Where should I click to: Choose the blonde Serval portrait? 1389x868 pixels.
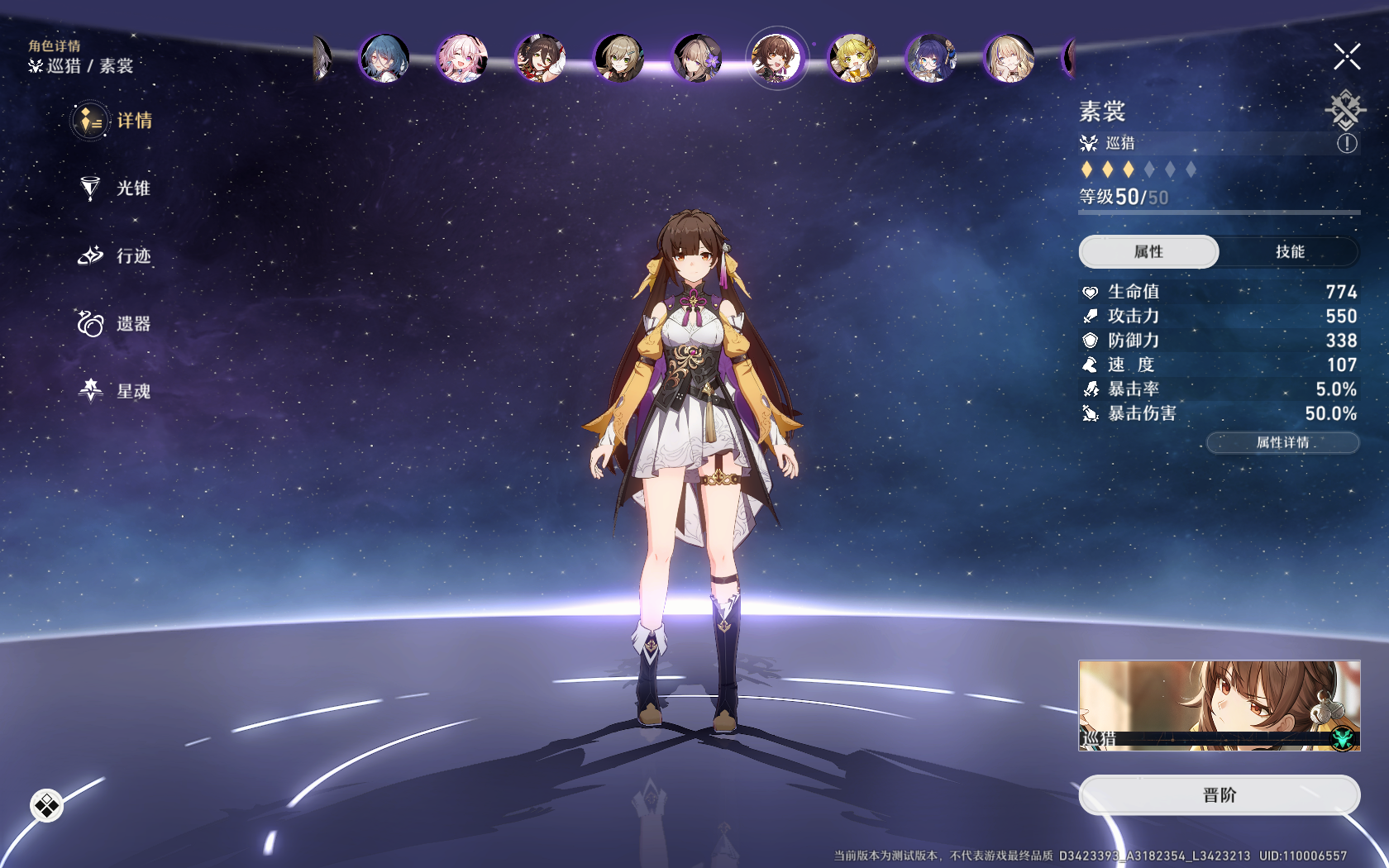coord(1009,59)
